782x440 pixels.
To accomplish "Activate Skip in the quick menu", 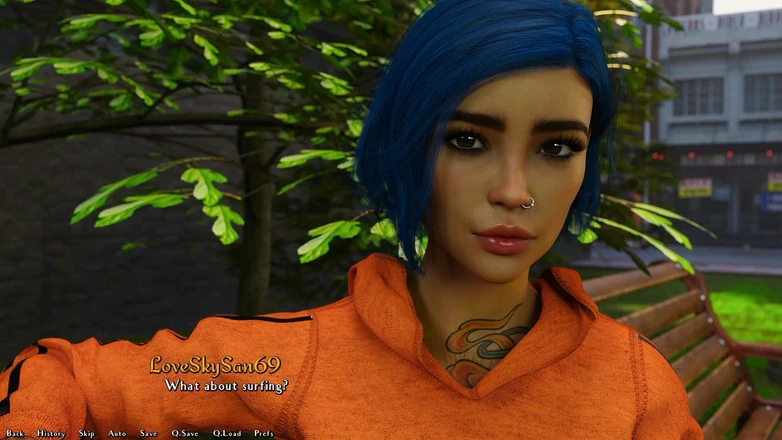I will click(87, 433).
